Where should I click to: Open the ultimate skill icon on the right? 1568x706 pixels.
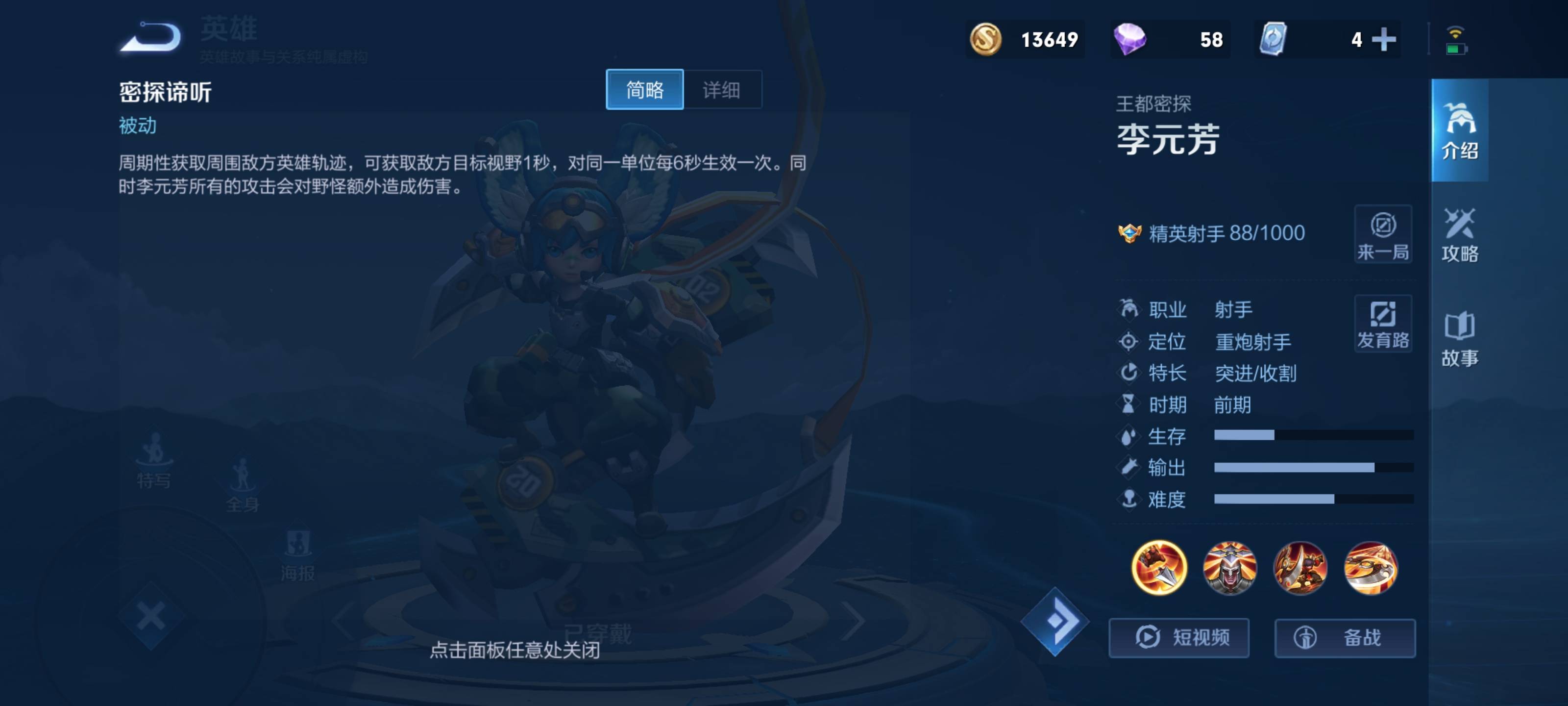coord(1371,568)
